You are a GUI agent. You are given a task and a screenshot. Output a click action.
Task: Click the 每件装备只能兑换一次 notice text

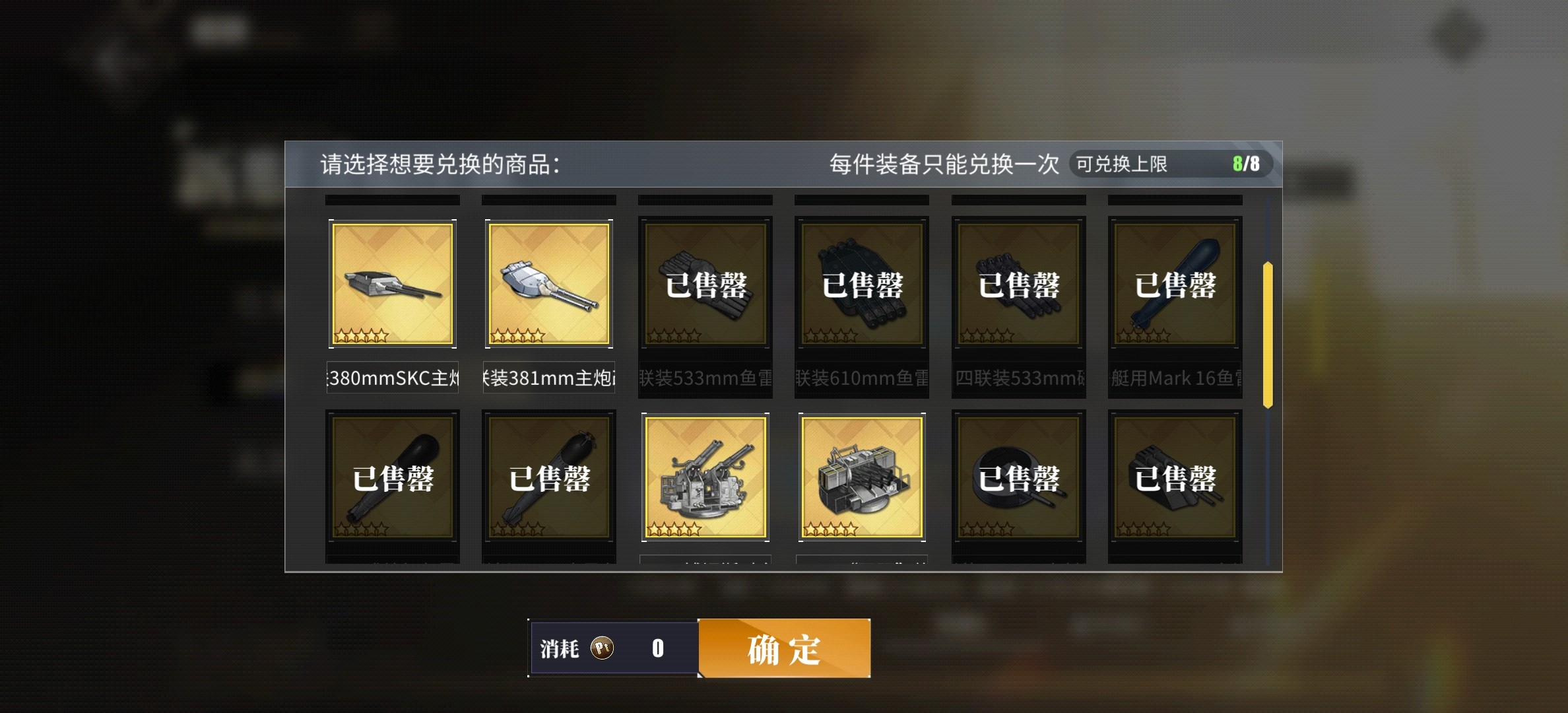942,162
